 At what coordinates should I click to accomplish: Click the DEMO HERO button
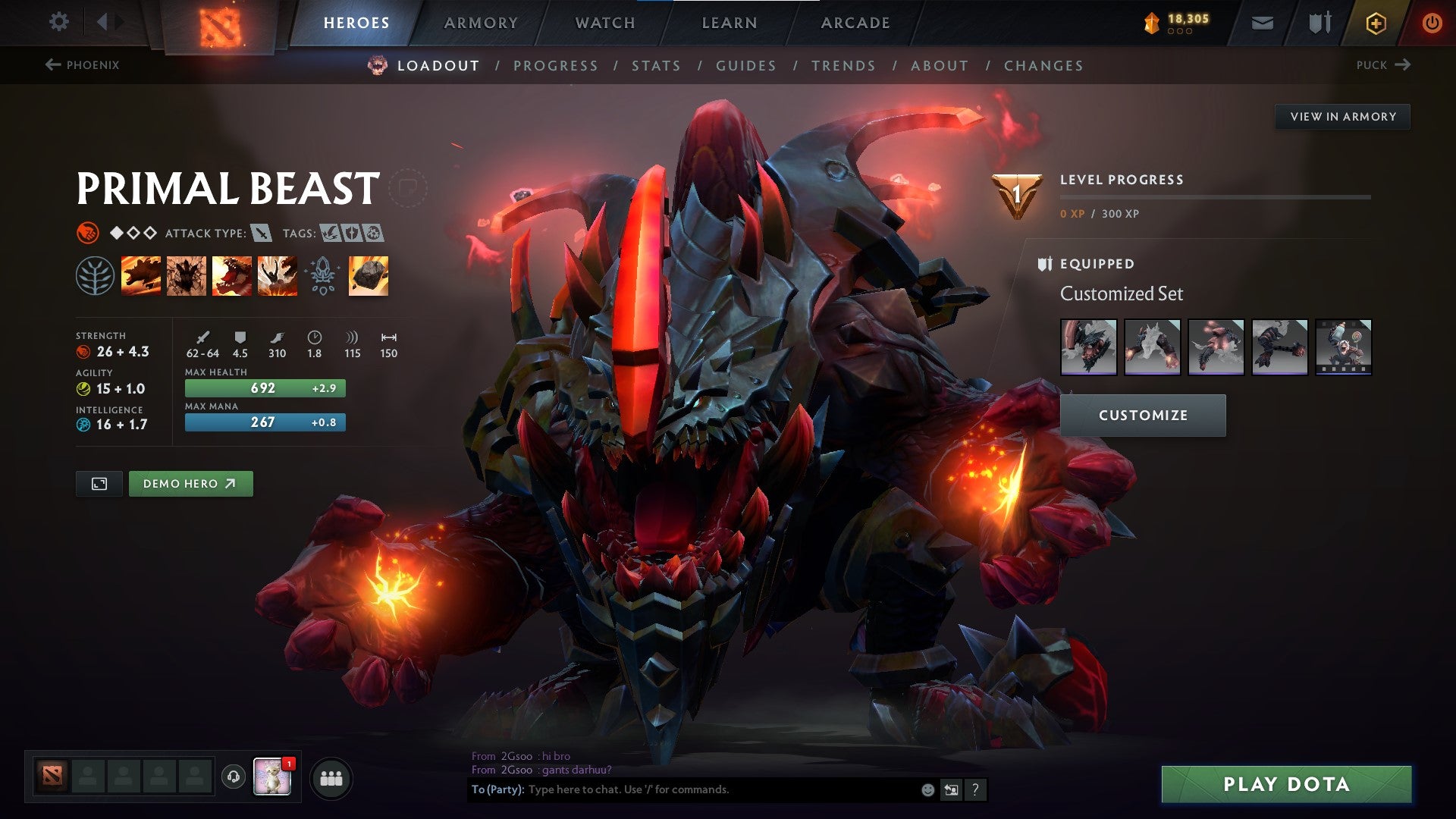coord(190,483)
